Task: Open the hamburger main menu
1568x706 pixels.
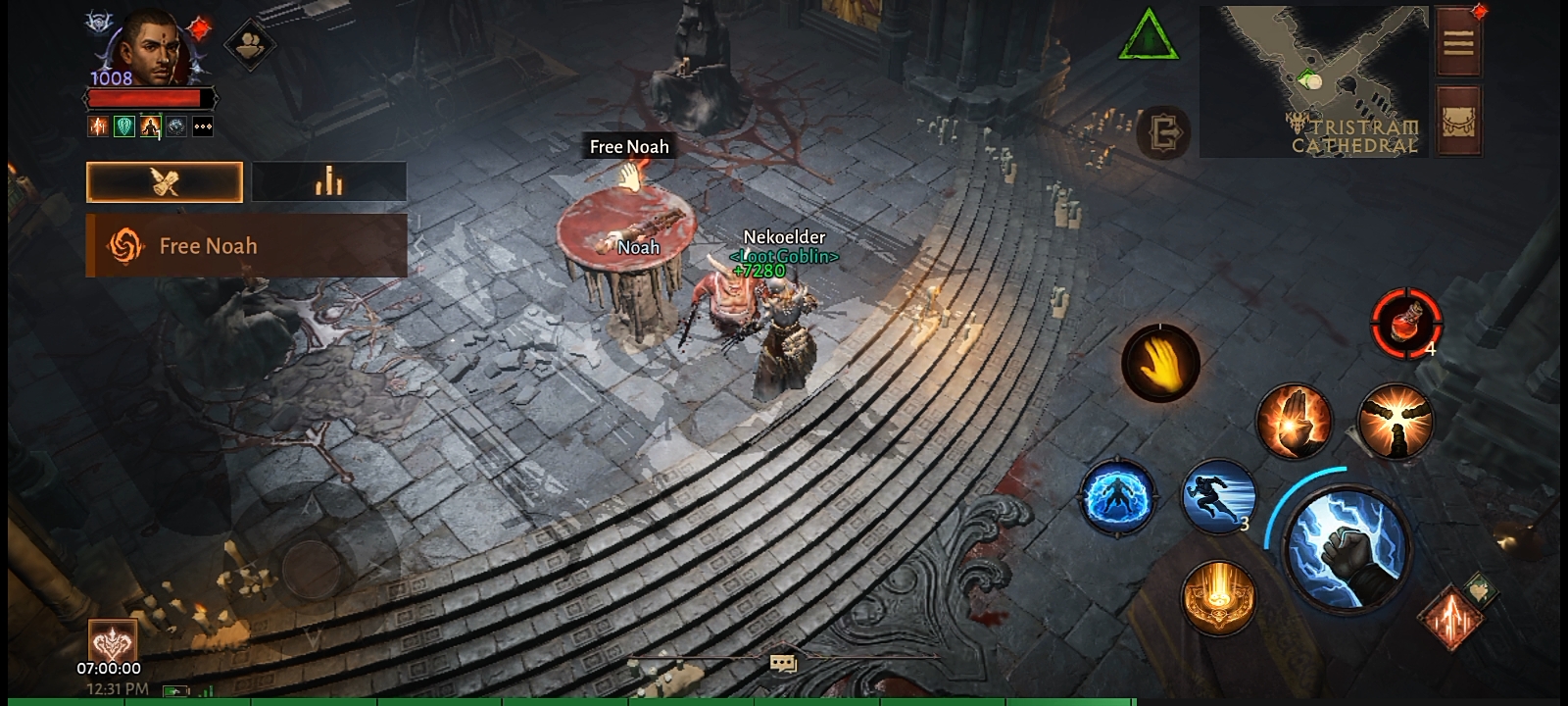Action: pyautogui.click(x=1458, y=43)
